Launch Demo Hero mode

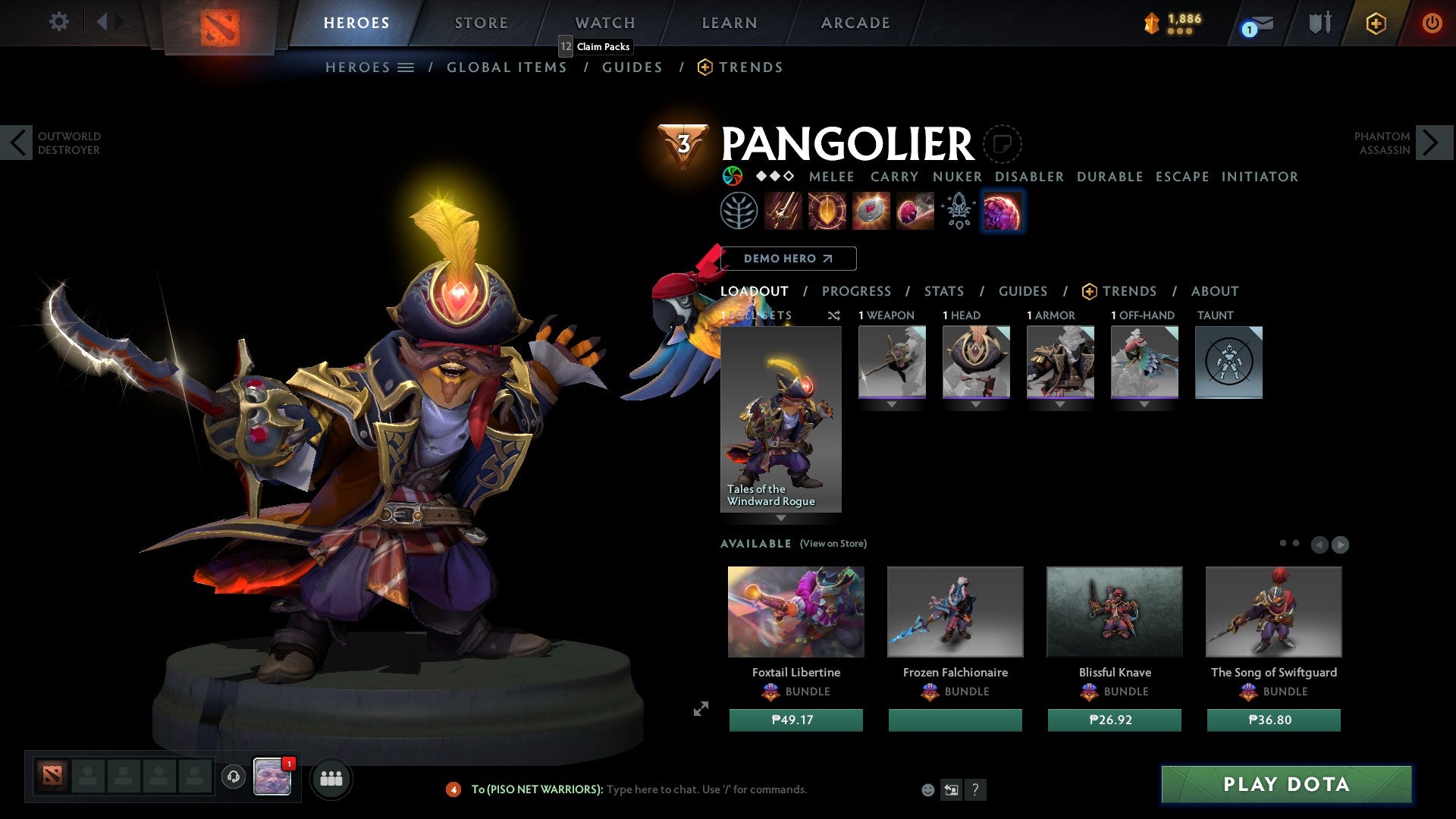[x=788, y=259]
